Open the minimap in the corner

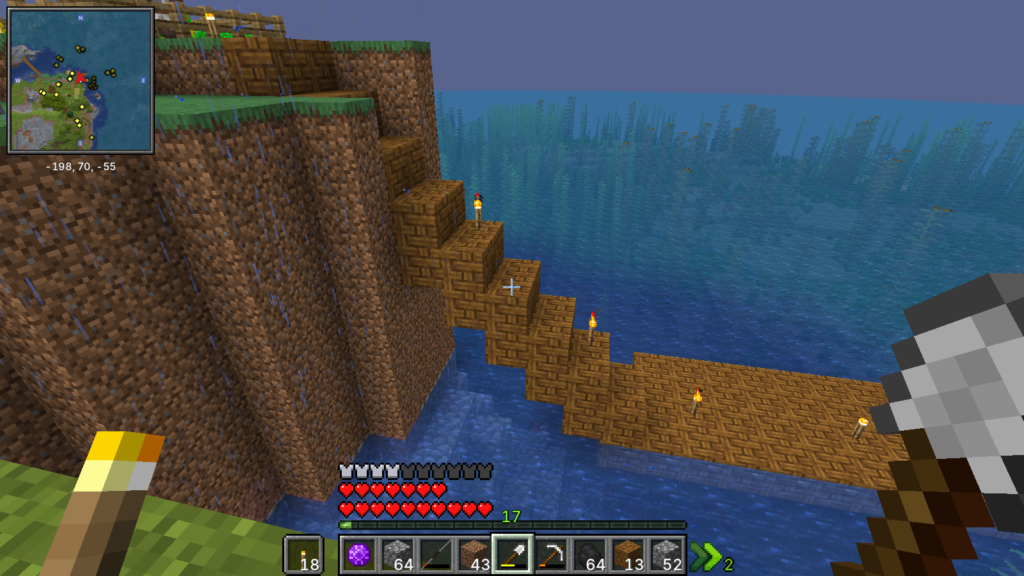pyautogui.click(x=80, y=80)
